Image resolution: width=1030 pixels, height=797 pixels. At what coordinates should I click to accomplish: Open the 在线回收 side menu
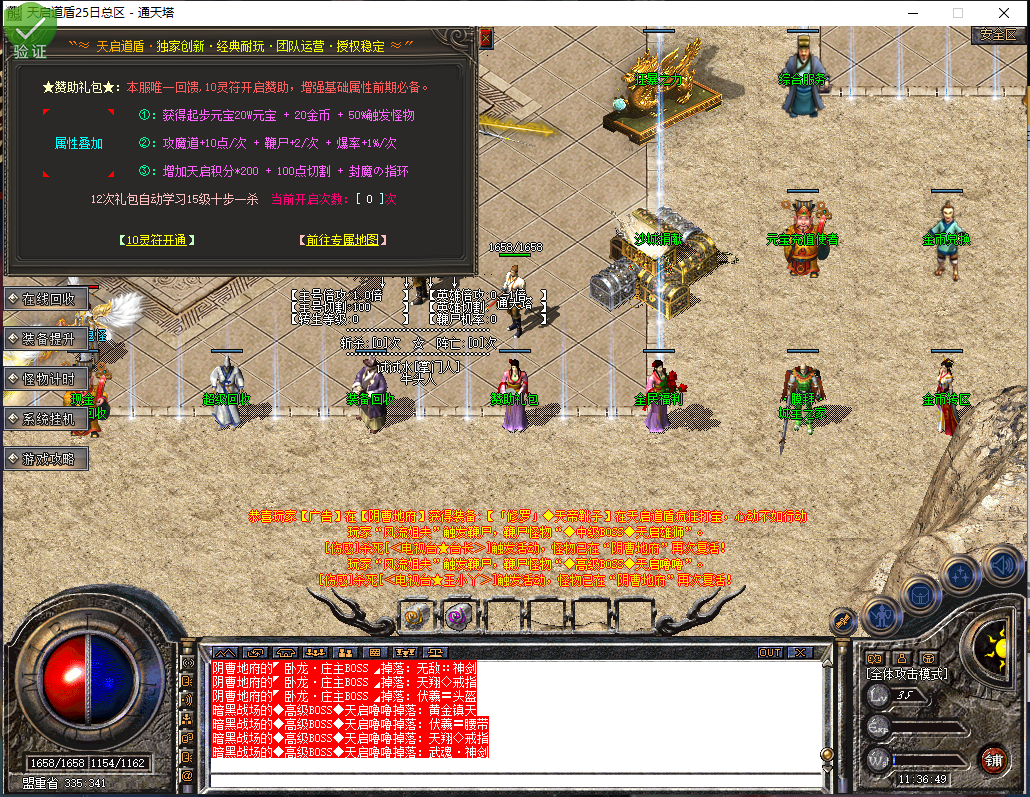(47, 299)
